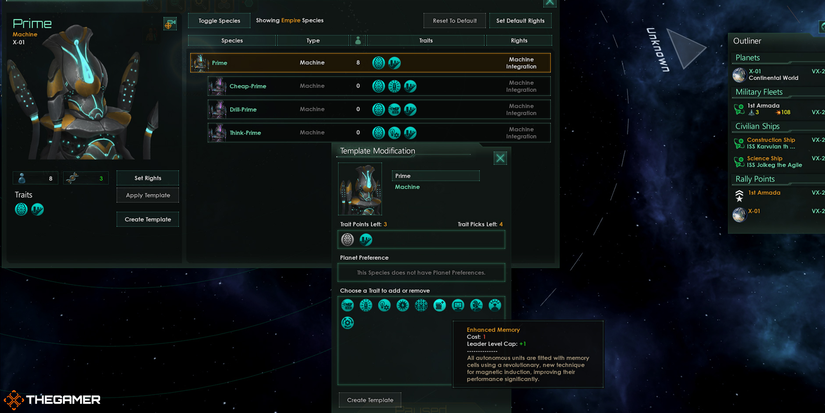Image resolution: width=825 pixels, height=413 pixels.
Task: Confirm Create Template in modification window
Action: 370,400
